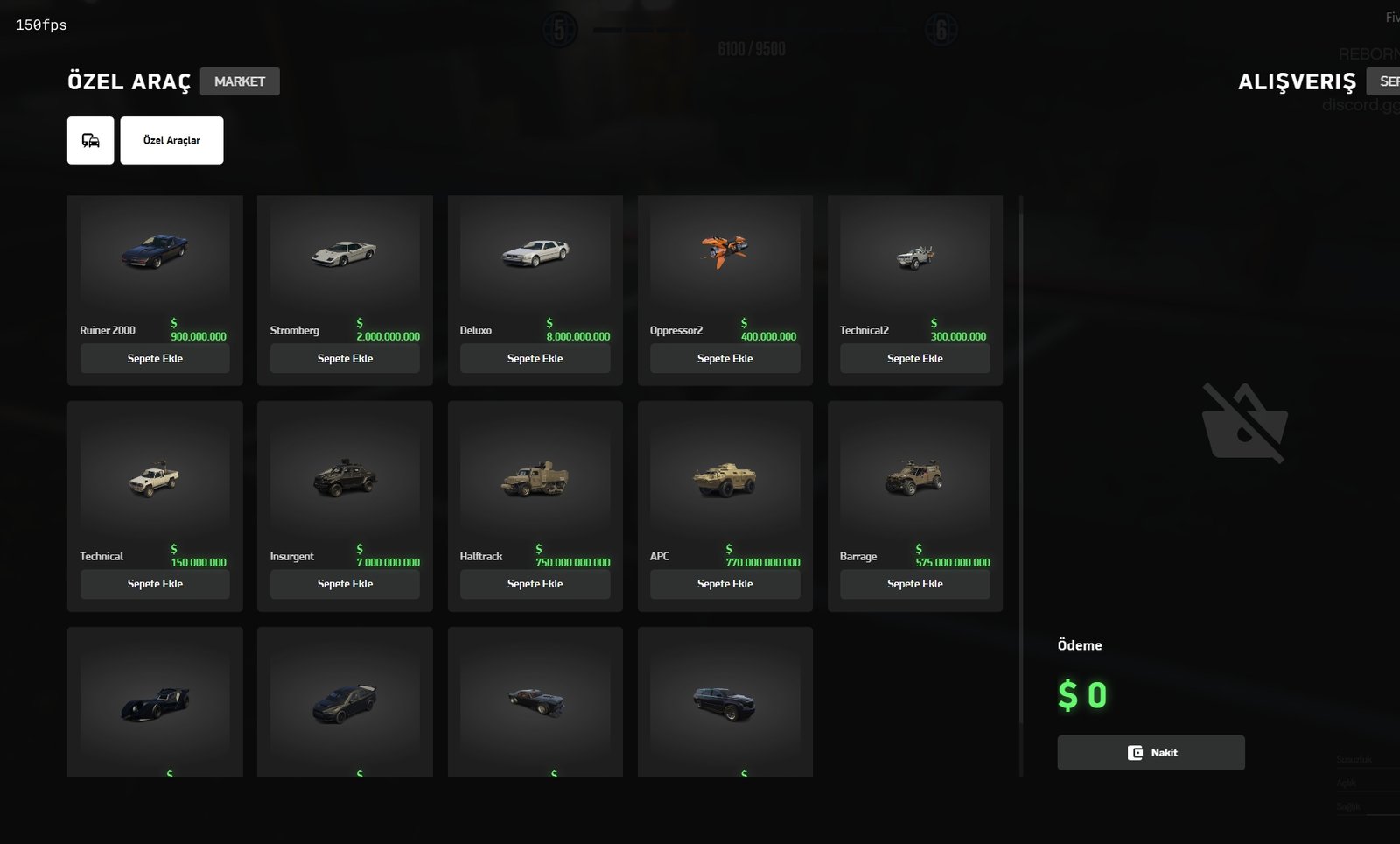The image size is (1400, 844).
Task: Add the APC to the cart
Action: 724,584
